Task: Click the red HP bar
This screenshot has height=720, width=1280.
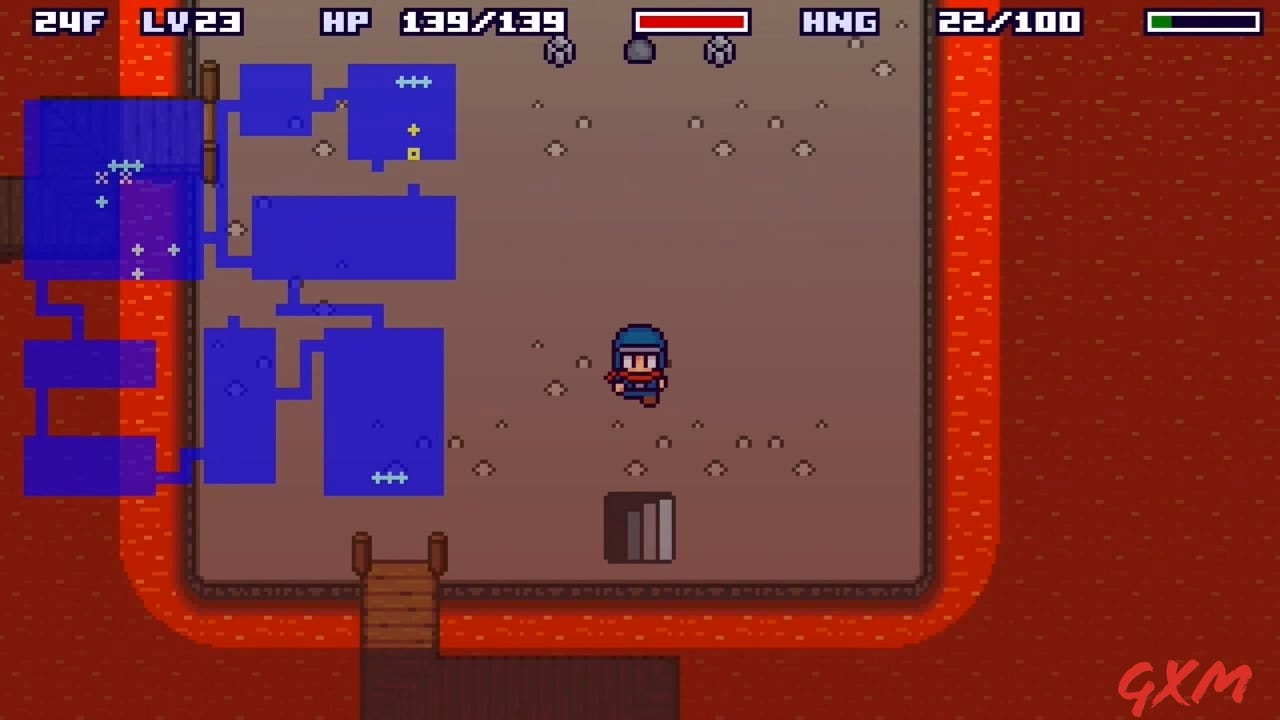Action: pyautogui.click(x=690, y=22)
